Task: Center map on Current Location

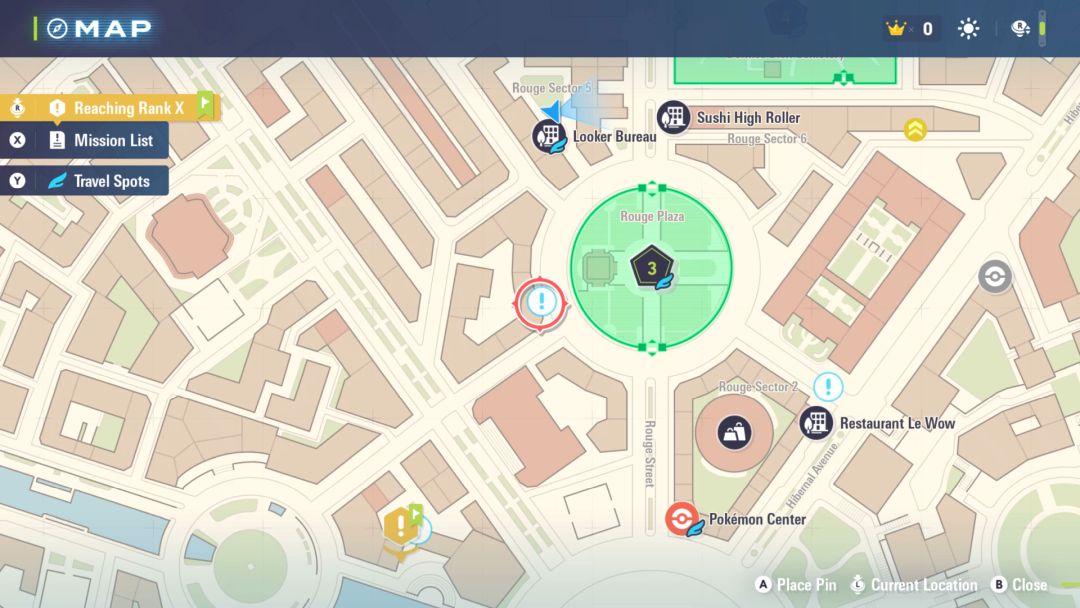Action: pos(913,585)
